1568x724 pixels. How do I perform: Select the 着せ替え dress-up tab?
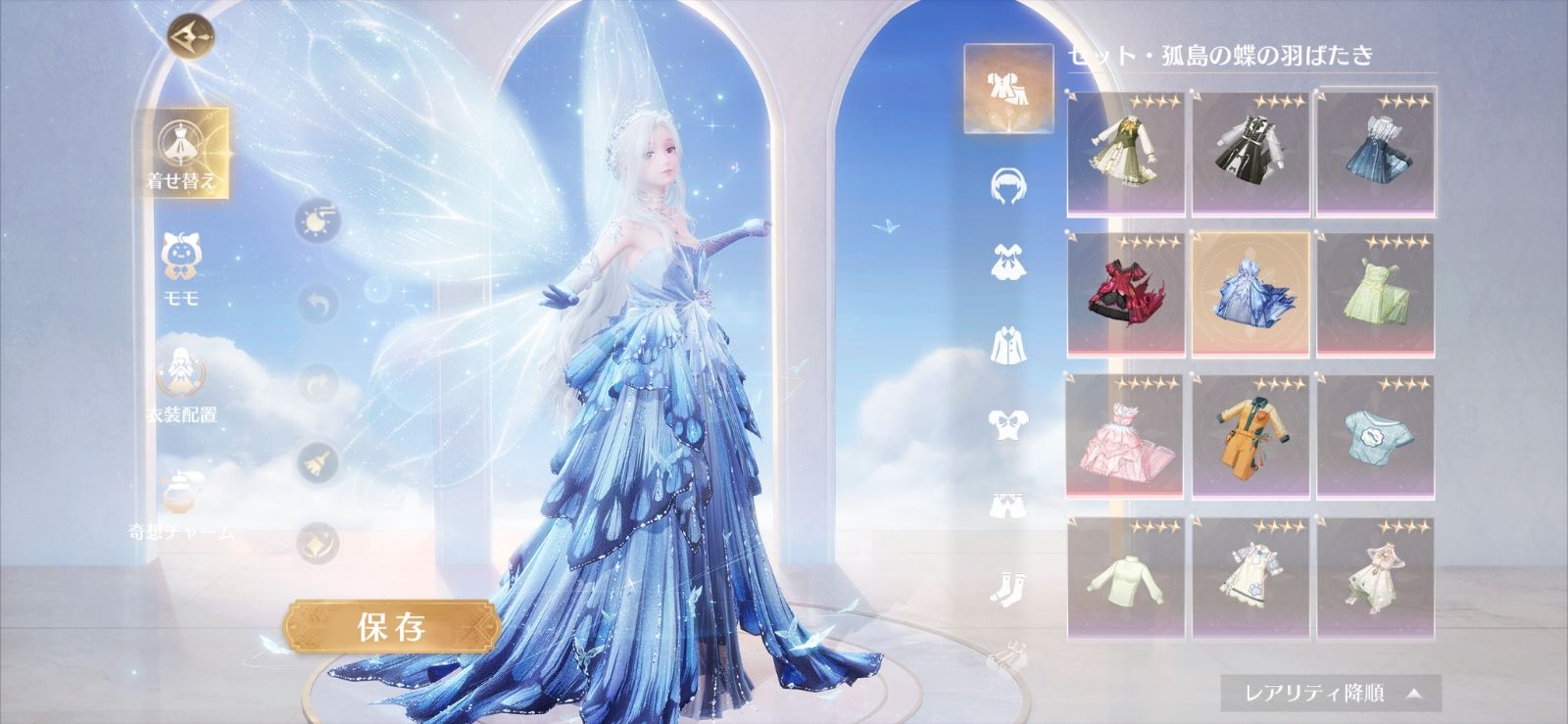pos(182,153)
